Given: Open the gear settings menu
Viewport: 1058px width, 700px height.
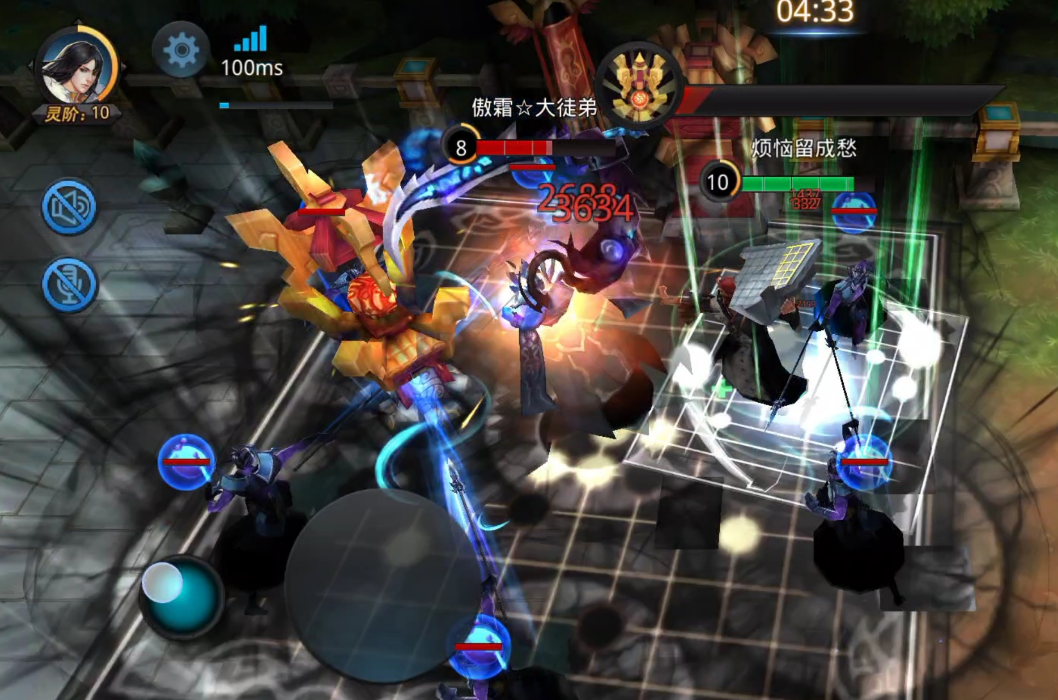Looking at the screenshot, I should pyautogui.click(x=181, y=50).
